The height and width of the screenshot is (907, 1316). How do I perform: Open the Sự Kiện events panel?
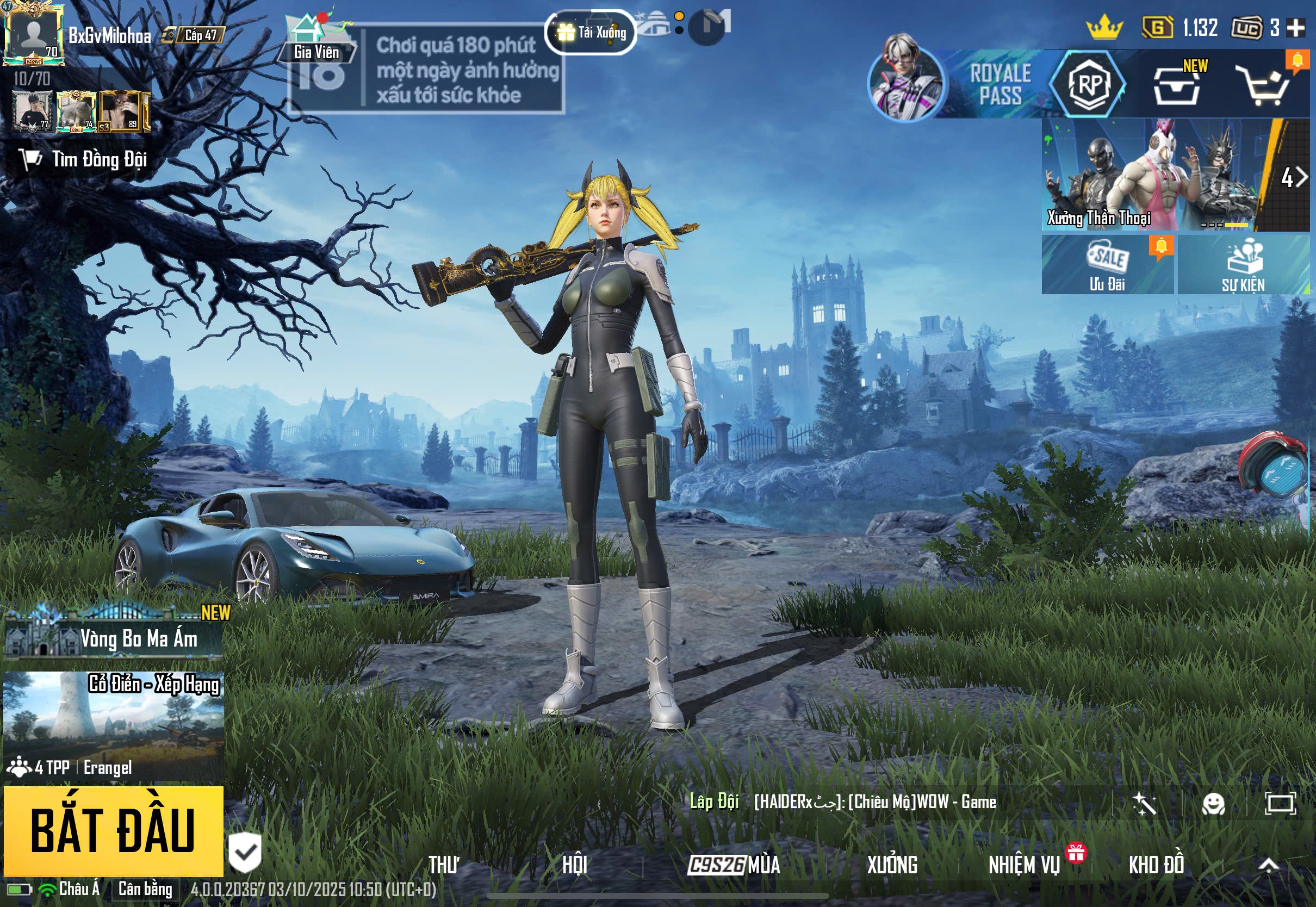(x=1243, y=265)
